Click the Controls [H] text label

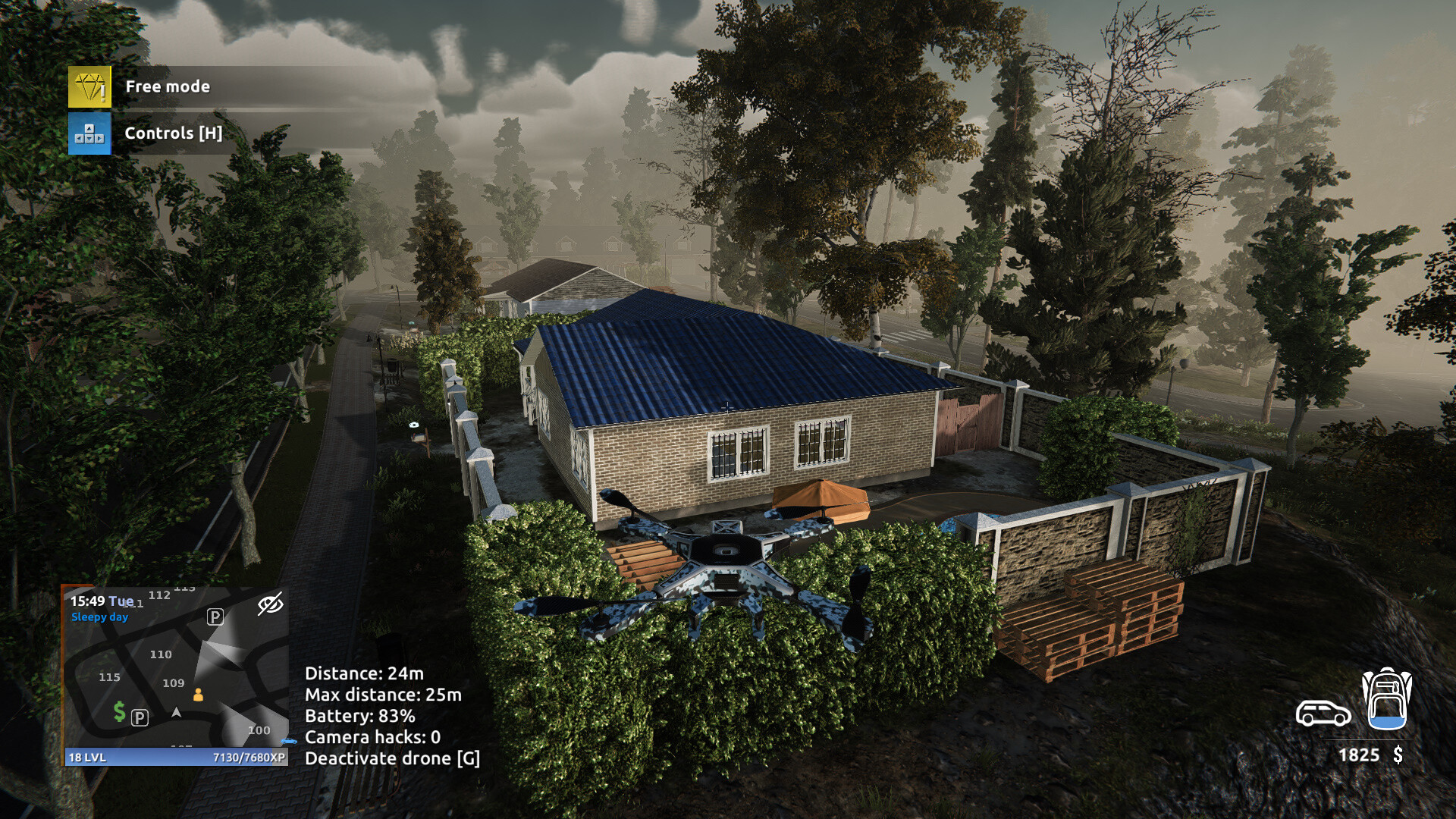pyautogui.click(x=174, y=133)
